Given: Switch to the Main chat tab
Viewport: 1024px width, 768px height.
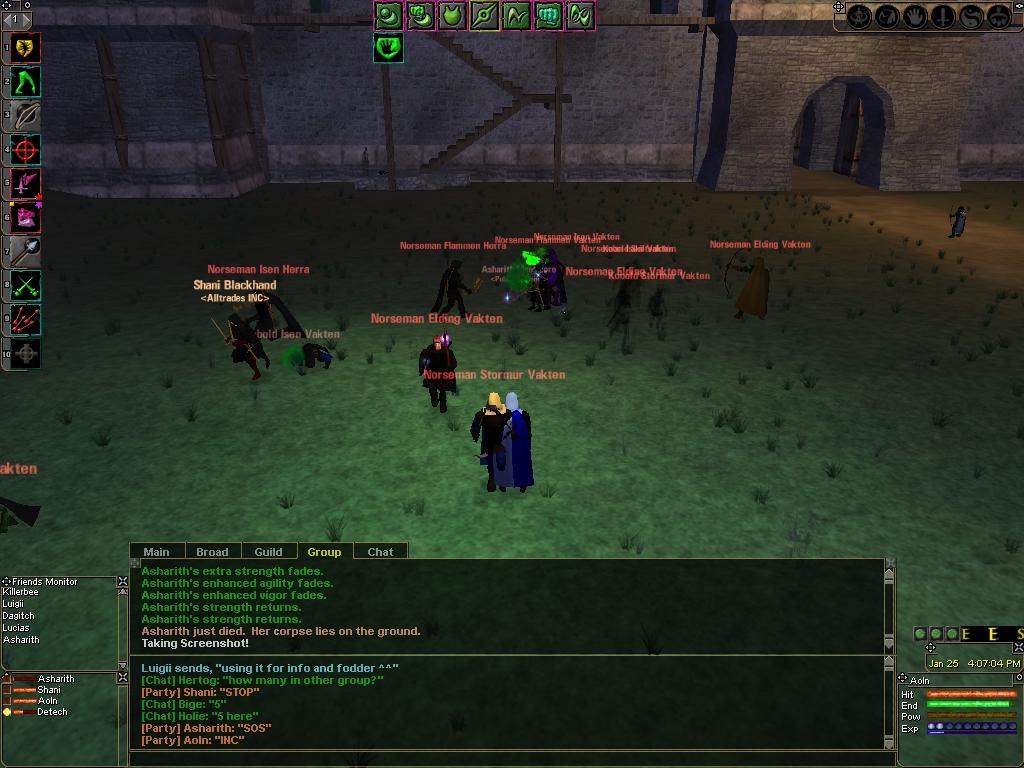Looking at the screenshot, I should tap(156, 551).
